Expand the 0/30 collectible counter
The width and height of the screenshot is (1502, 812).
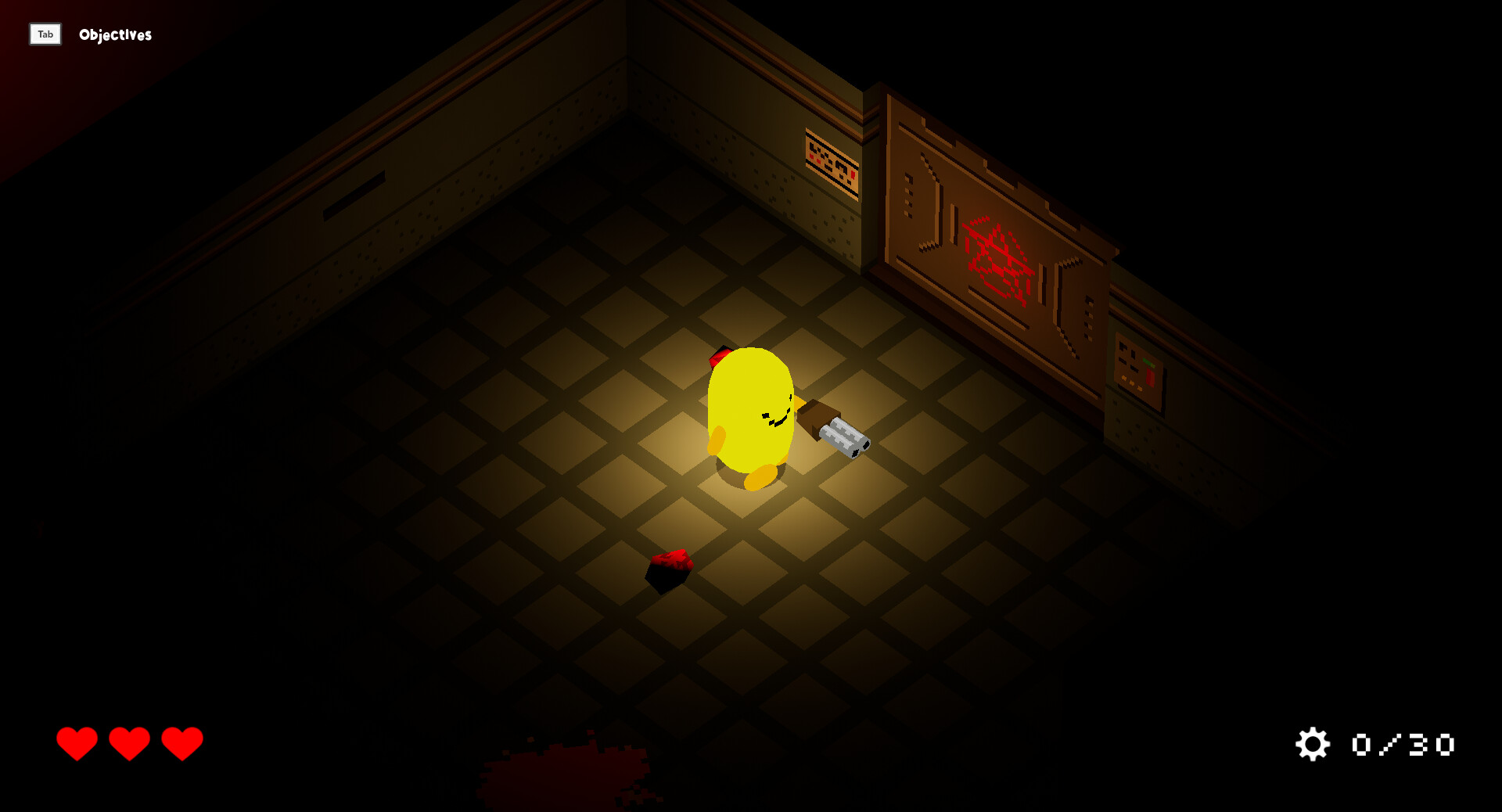(x=1402, y=745)
